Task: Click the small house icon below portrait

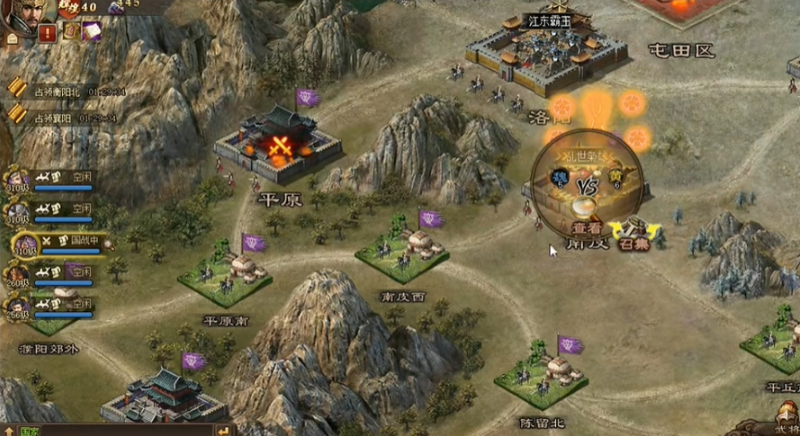Action: click(x=12, y=38)
